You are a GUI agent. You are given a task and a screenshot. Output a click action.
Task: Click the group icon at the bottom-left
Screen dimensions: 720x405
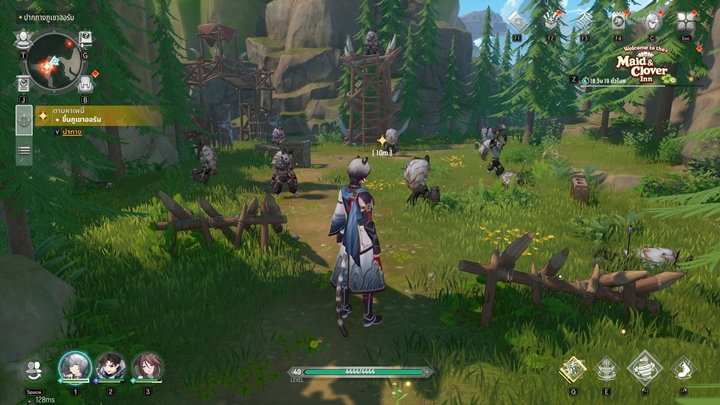tap(33, 369)
